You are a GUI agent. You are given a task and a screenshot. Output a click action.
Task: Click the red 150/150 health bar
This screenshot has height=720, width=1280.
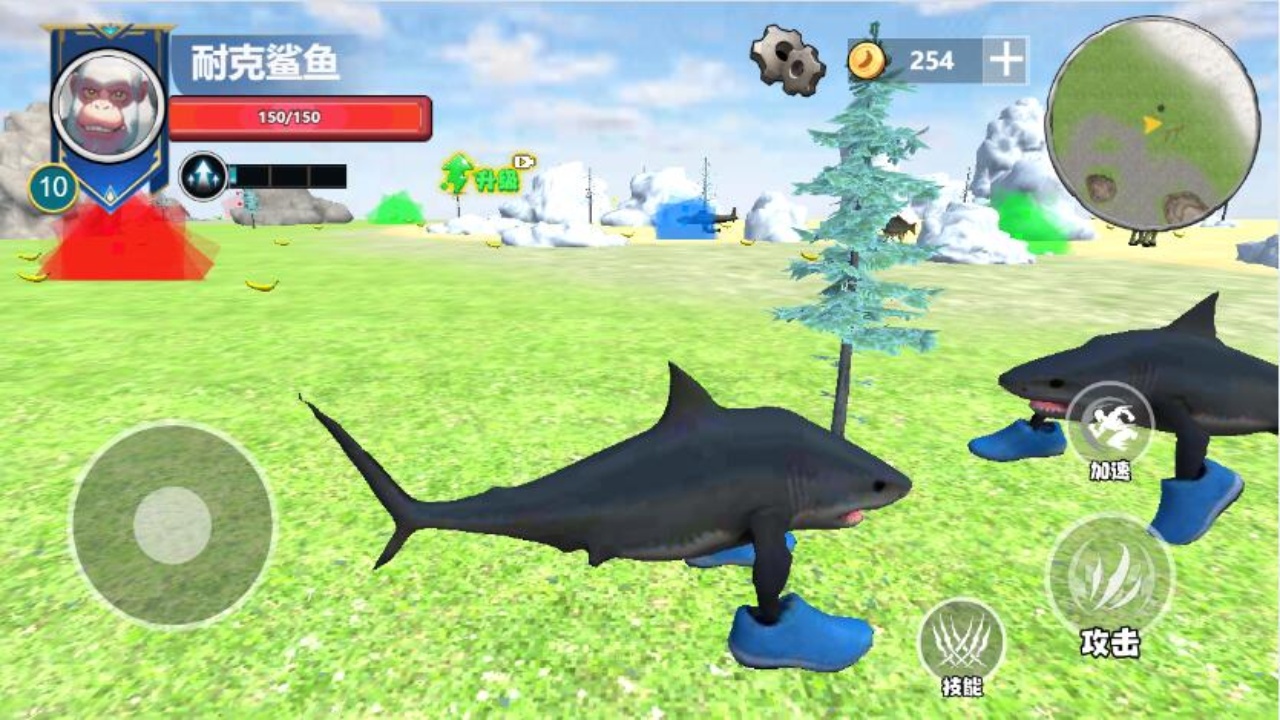pos(300,116)
